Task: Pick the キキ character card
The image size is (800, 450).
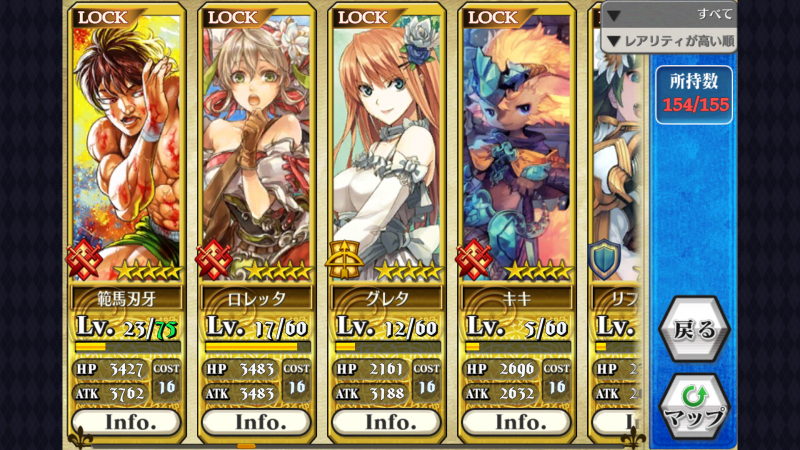Action: [x=517, y=150]
